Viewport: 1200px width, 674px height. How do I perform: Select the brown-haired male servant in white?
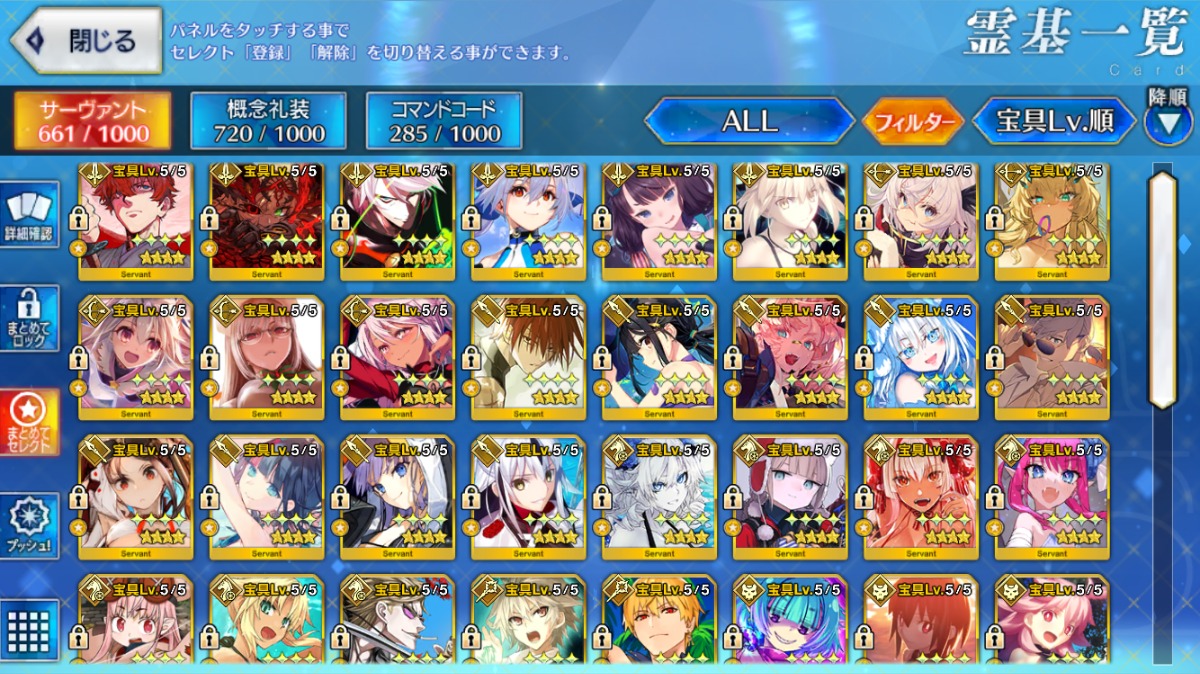(528, 357)
